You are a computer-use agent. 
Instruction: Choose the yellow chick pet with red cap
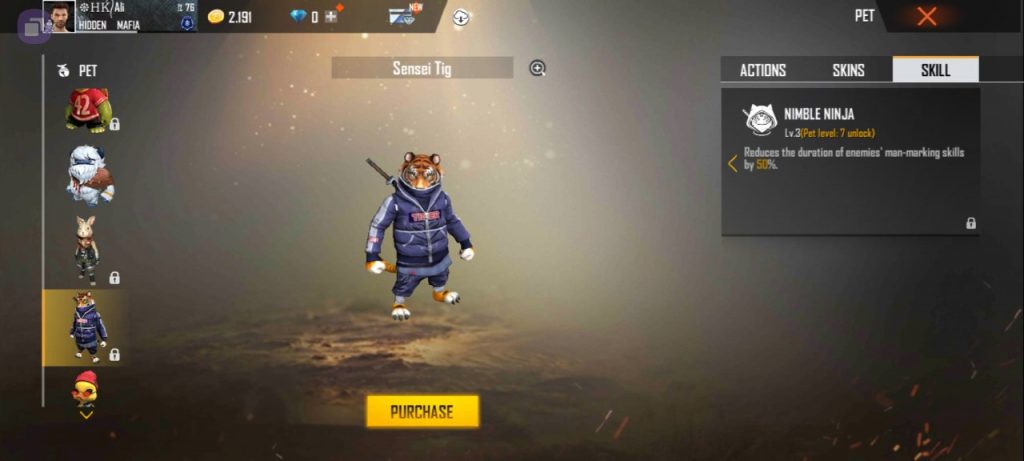(x=86, y=388)
